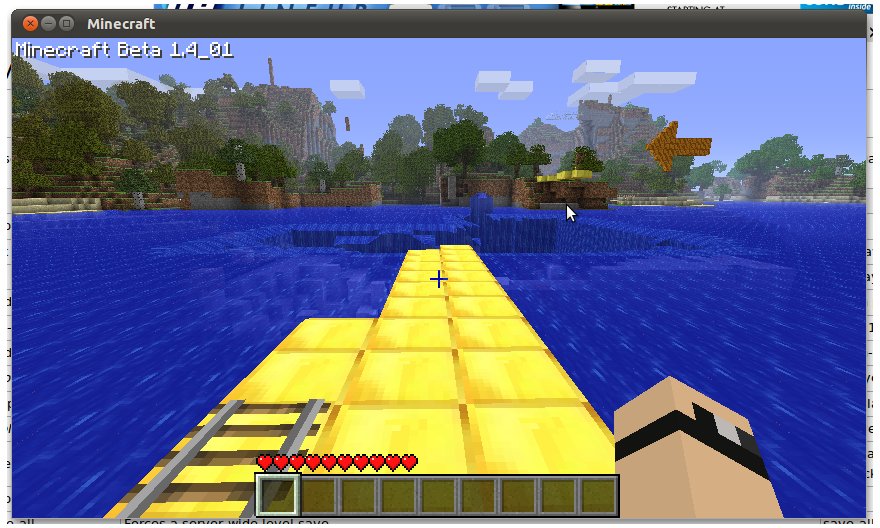The height and width of the screenshot is (528, 880).
Task: Select the highlighted first hotbar slot
Action: click(279, 495)
